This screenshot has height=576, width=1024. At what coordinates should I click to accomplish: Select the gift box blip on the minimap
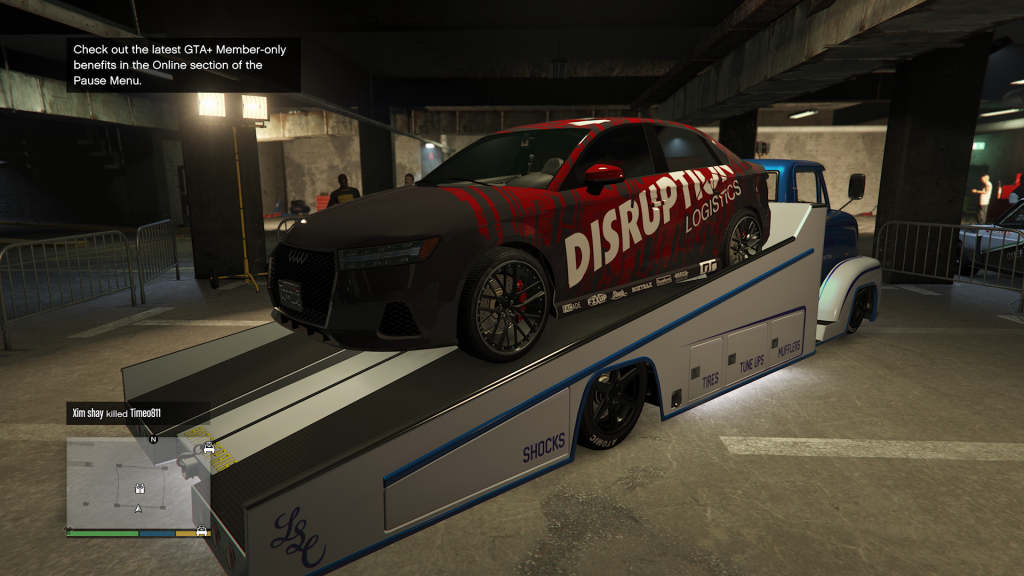tap(141, 490)
